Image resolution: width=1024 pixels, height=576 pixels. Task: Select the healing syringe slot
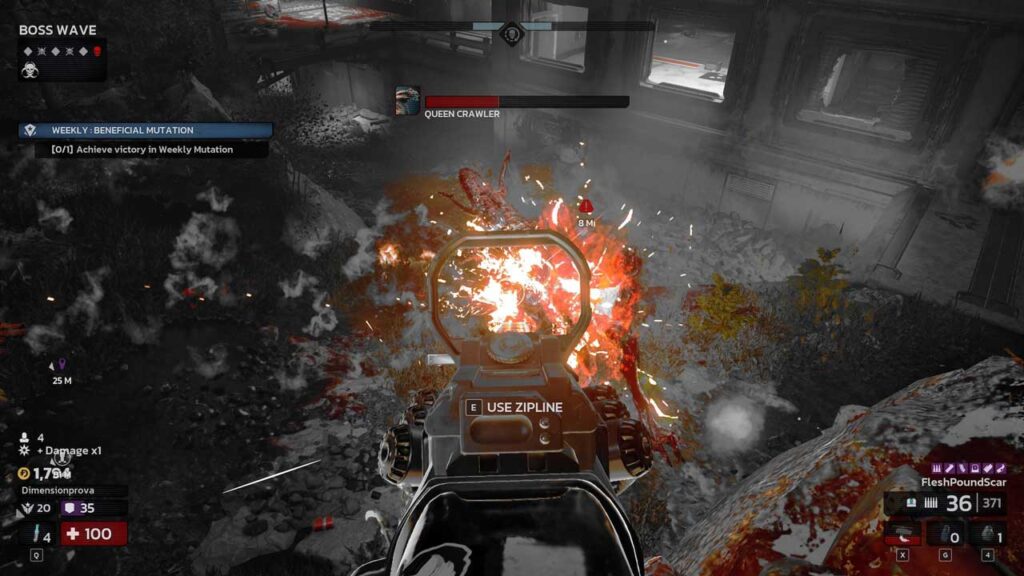[x=35, y=535]
